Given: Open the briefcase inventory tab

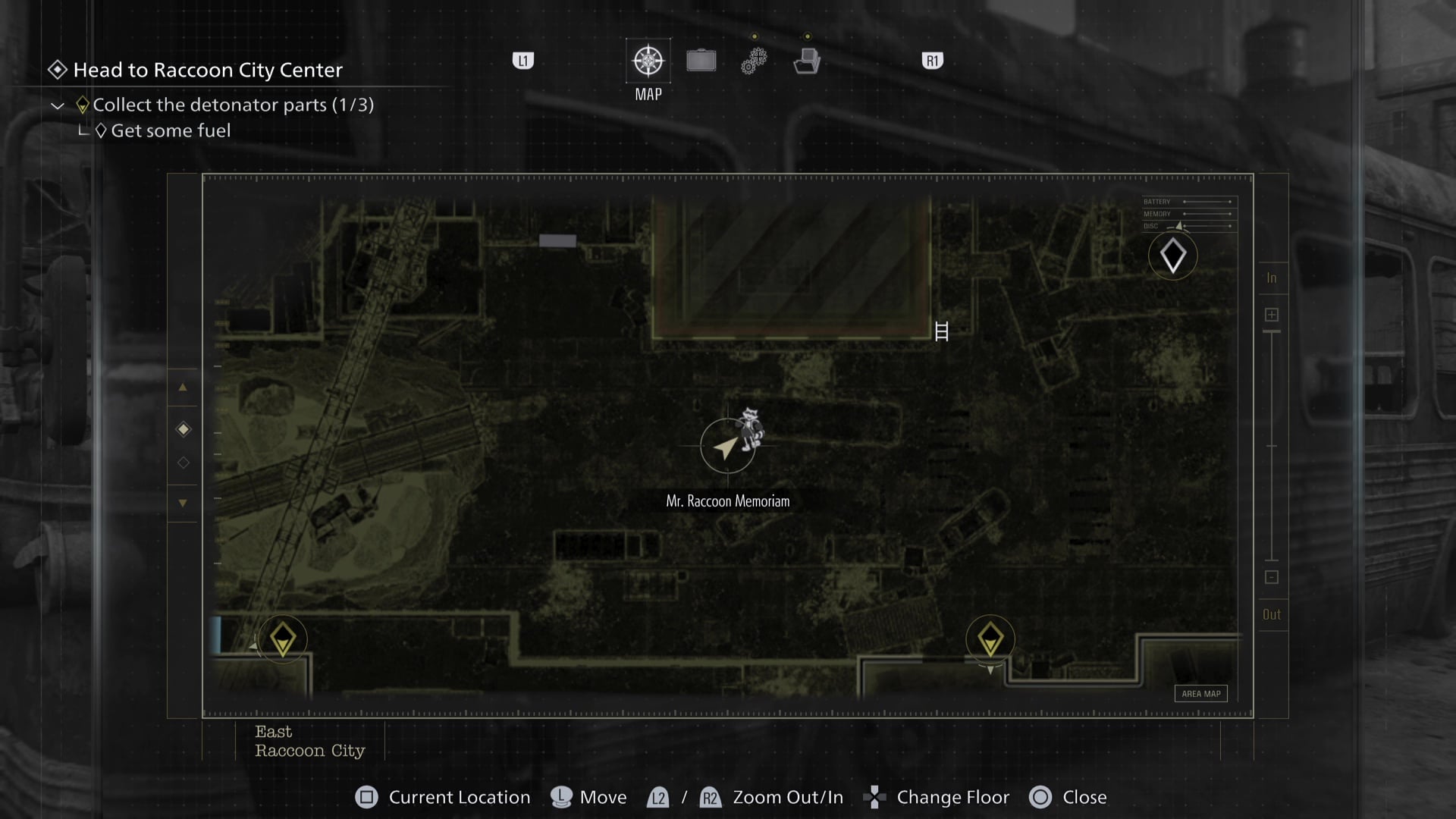Looking at the screenshot, I should click(701, 61).
